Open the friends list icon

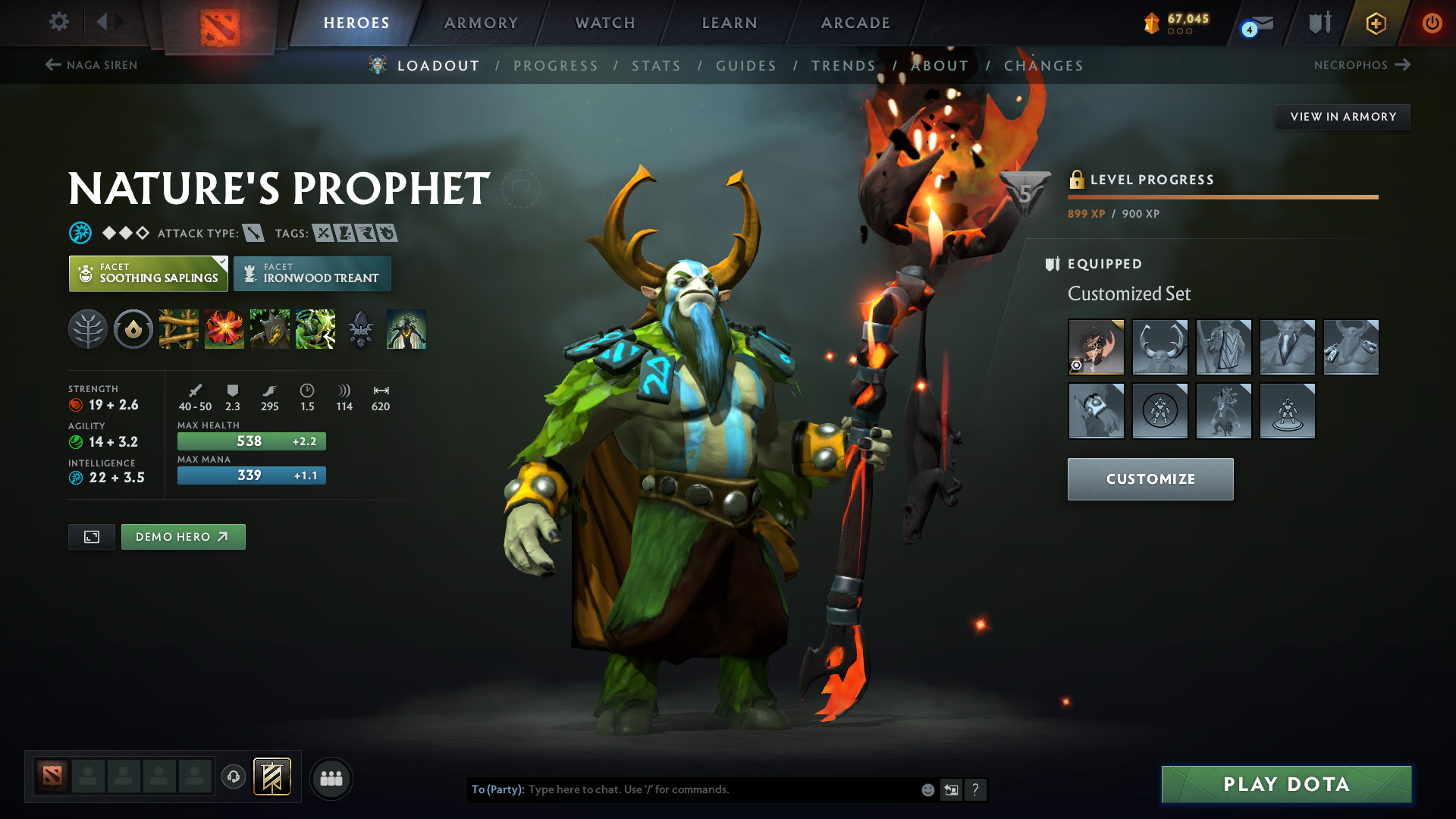[331, 778]
